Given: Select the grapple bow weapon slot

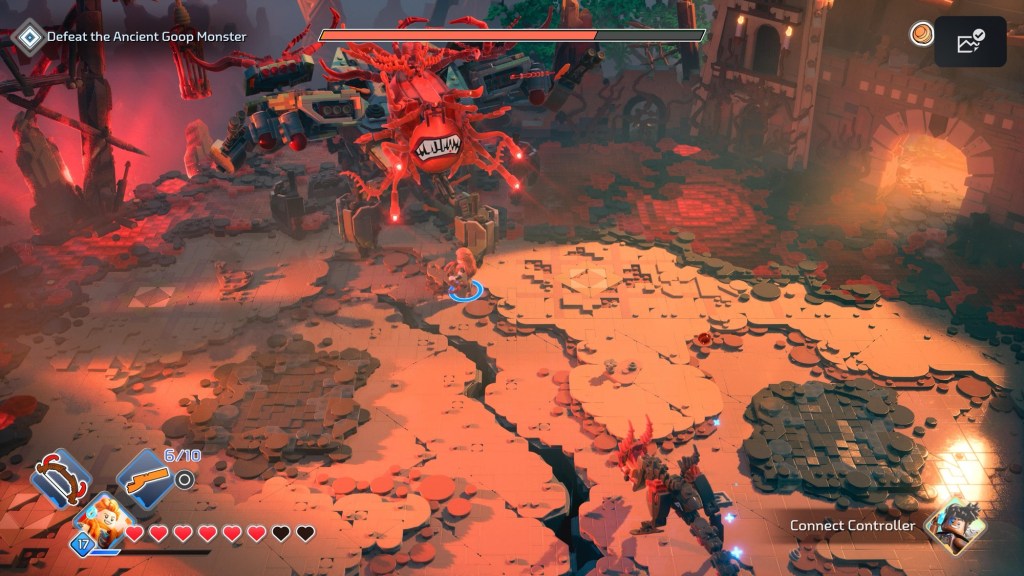Looking at the screenshot, I should (x=60, y=480).
